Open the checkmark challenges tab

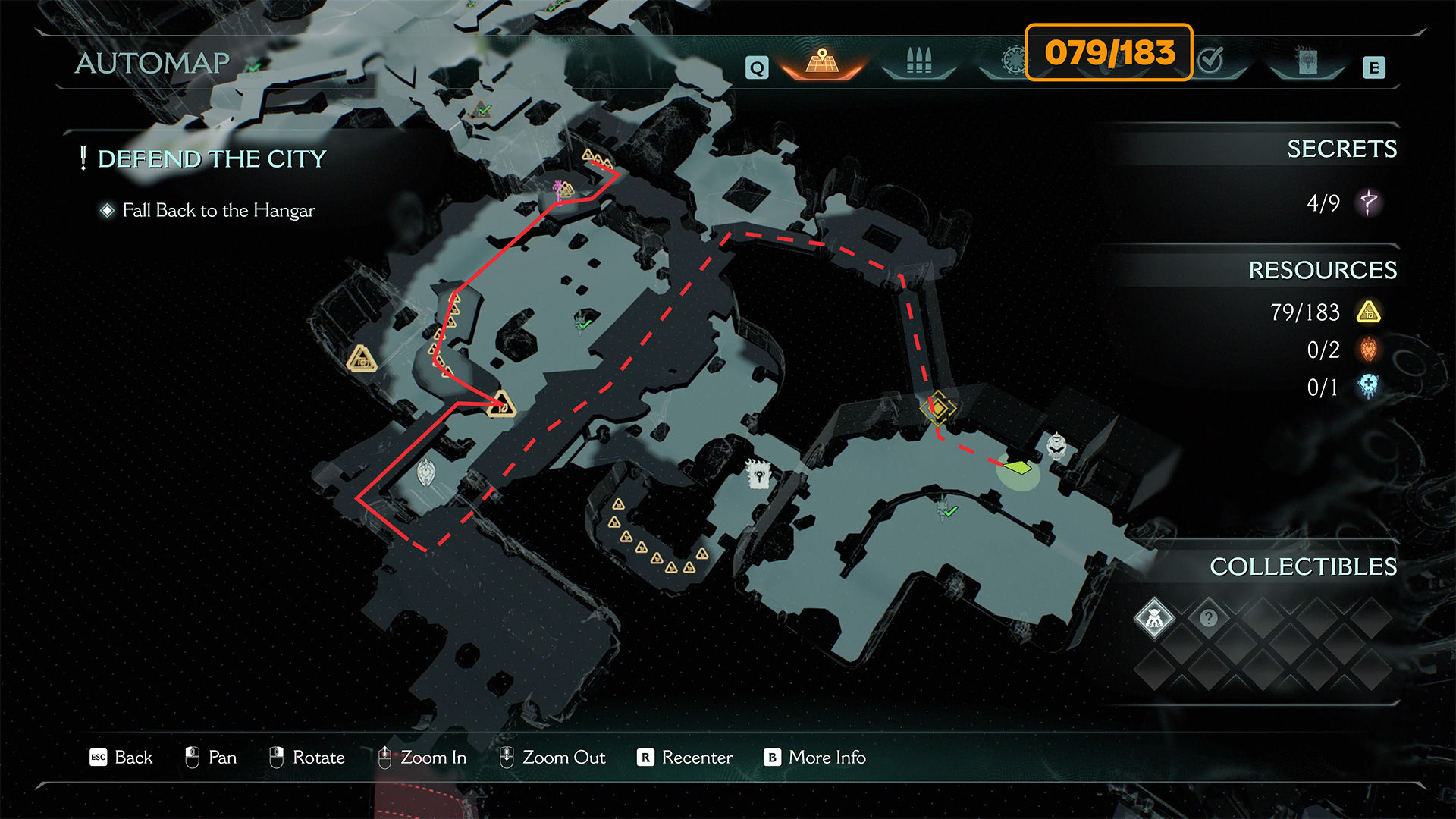point(1211,60)
